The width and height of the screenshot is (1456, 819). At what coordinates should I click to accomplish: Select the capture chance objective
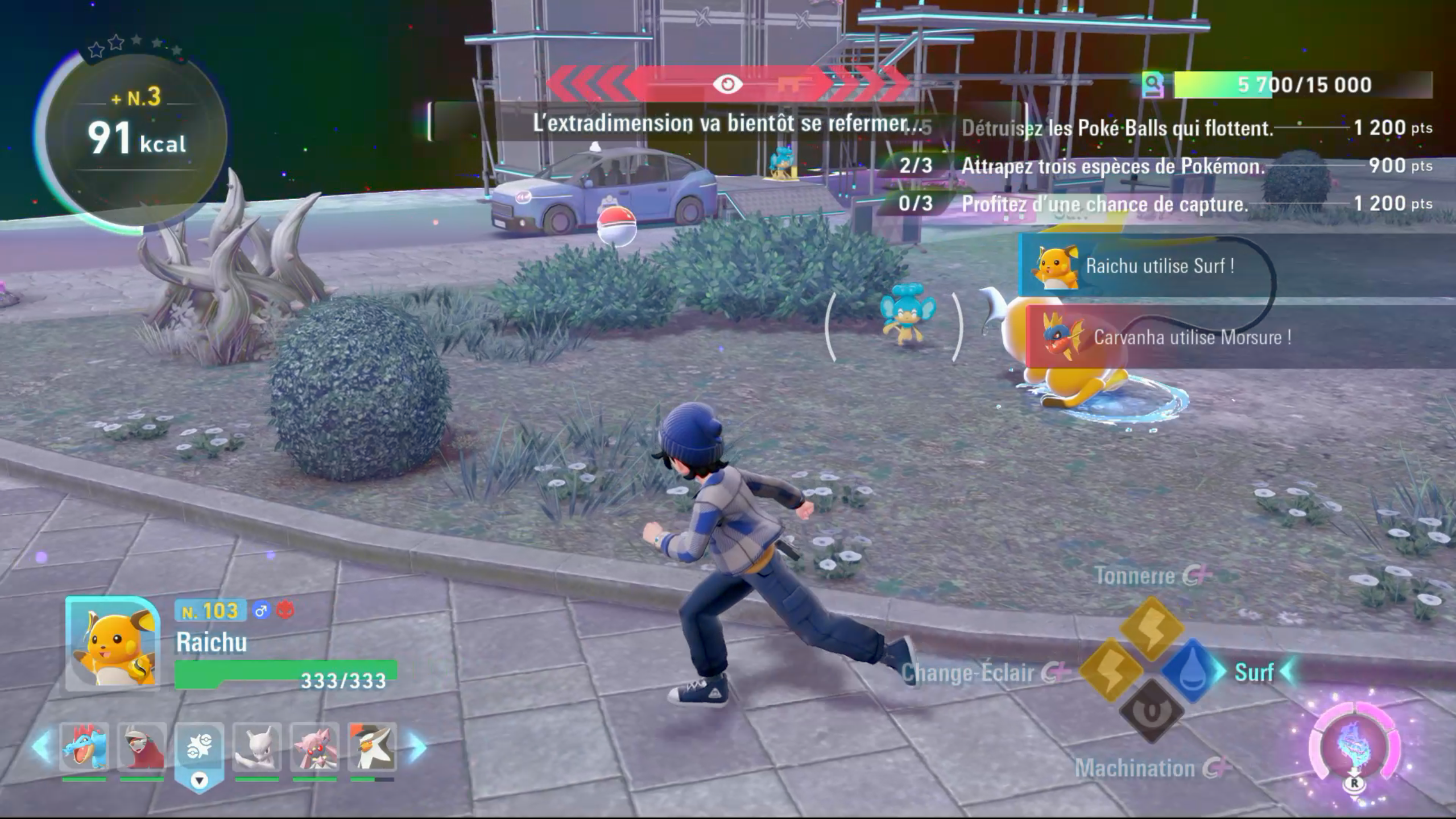pos(1104,204)
